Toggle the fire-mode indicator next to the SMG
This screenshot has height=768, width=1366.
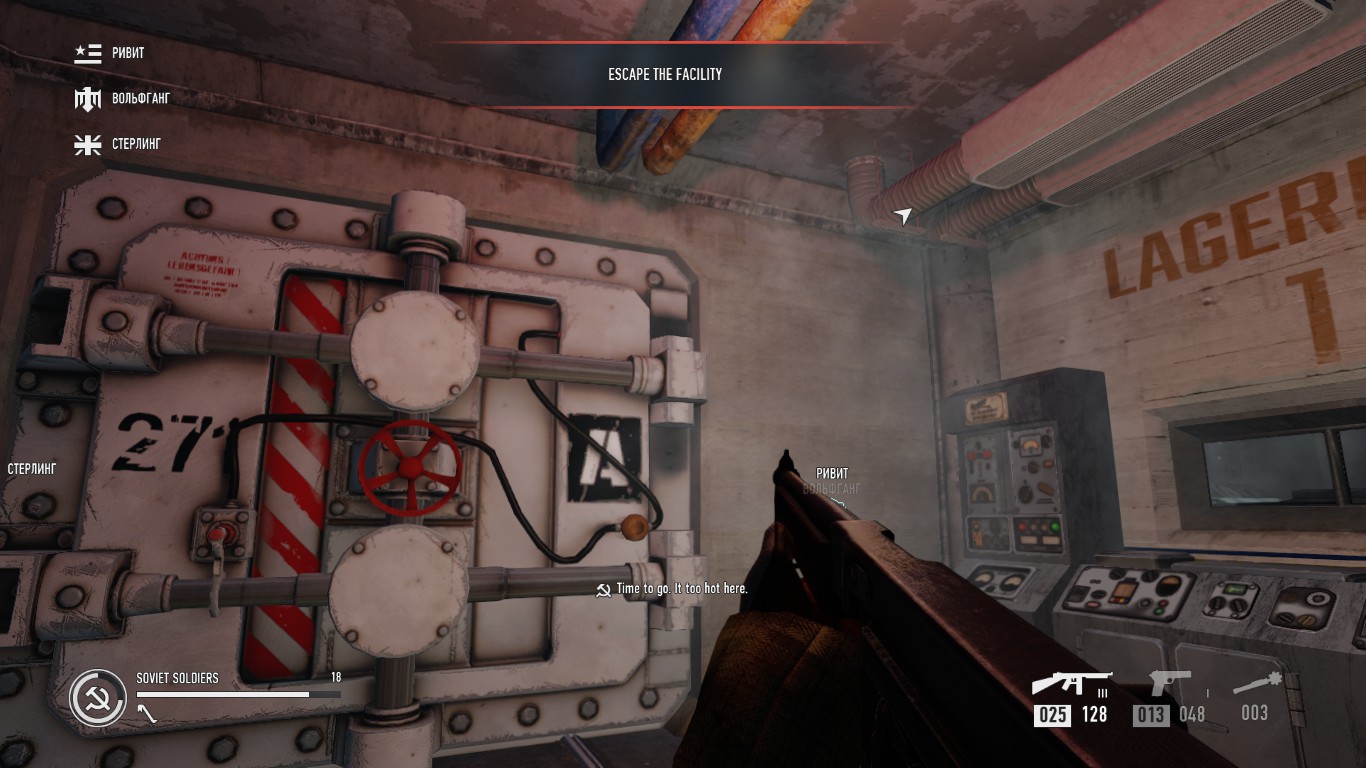(1104, 691)
